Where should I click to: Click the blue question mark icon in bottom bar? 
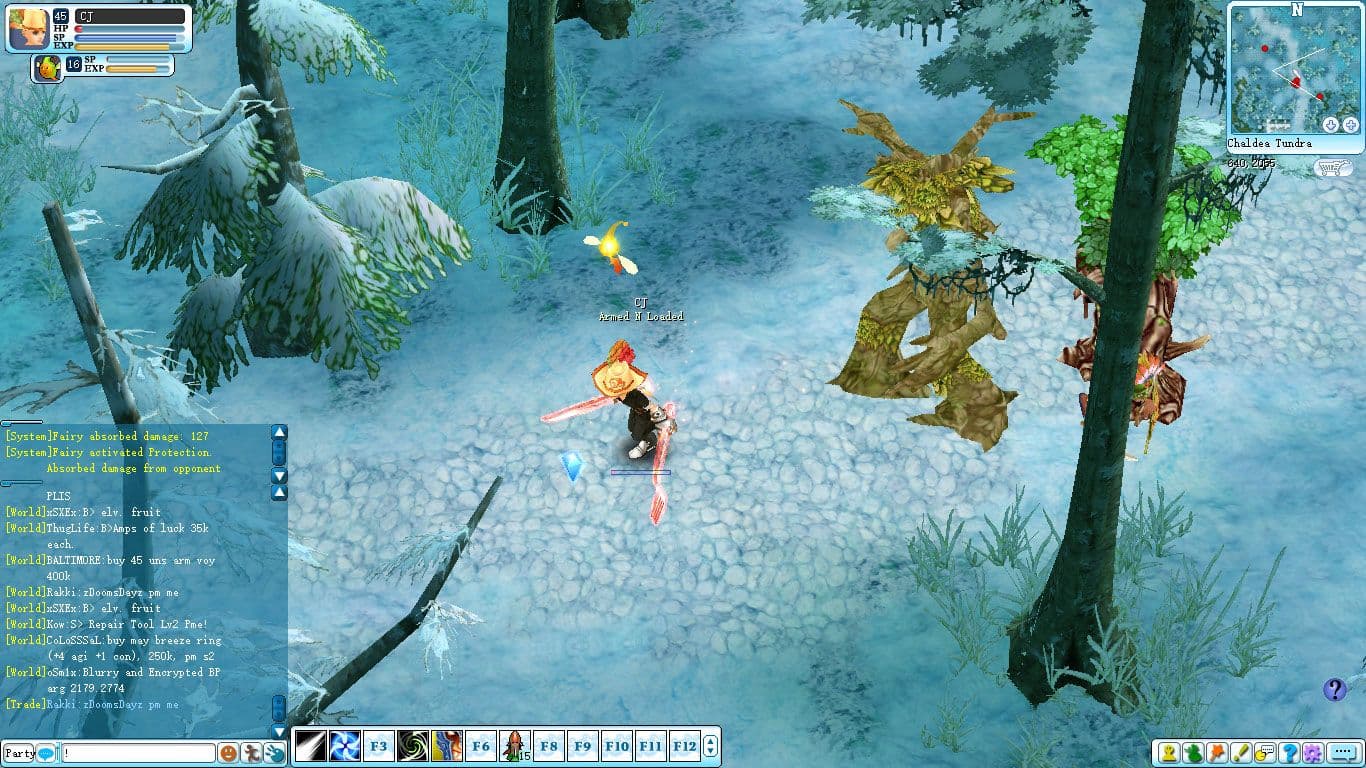(x=1289, y=753)
